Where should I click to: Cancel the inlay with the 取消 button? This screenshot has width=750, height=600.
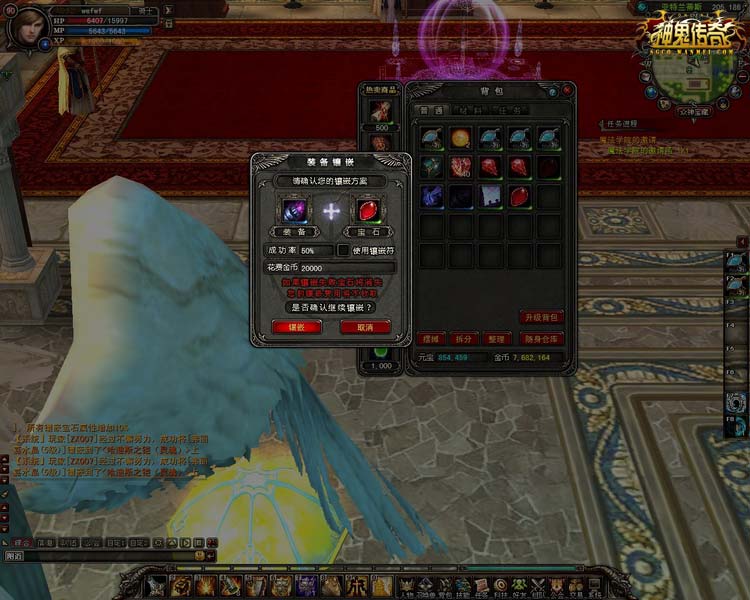(x=364, y=327)
